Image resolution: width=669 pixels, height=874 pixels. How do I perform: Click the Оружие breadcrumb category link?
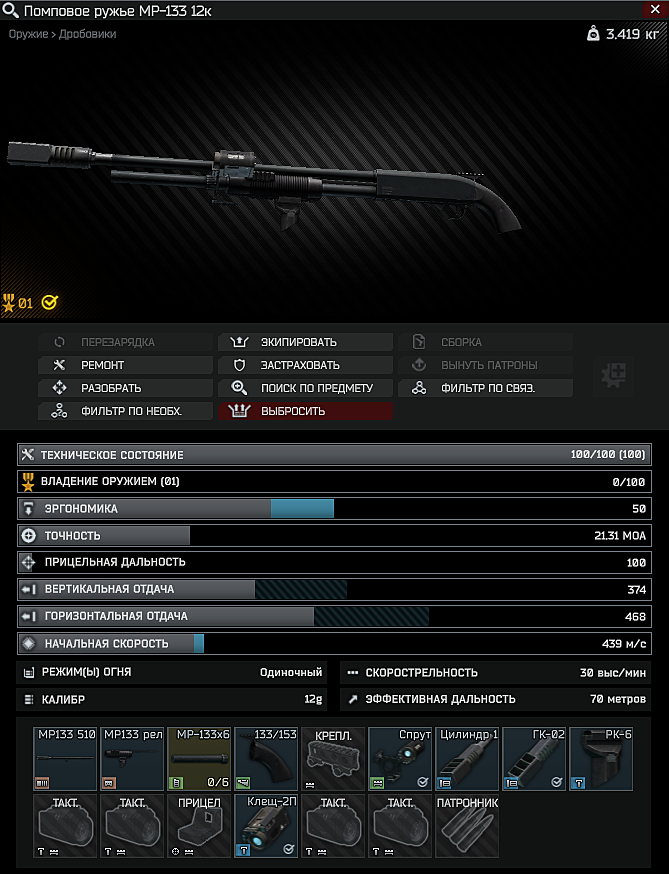click(28, 34)
